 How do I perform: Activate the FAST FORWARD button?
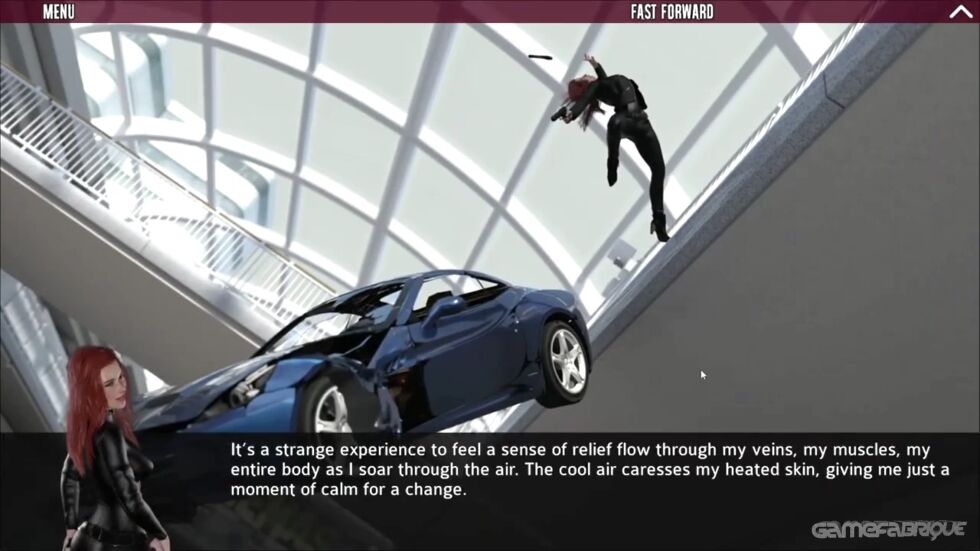[x=672, y=12]
